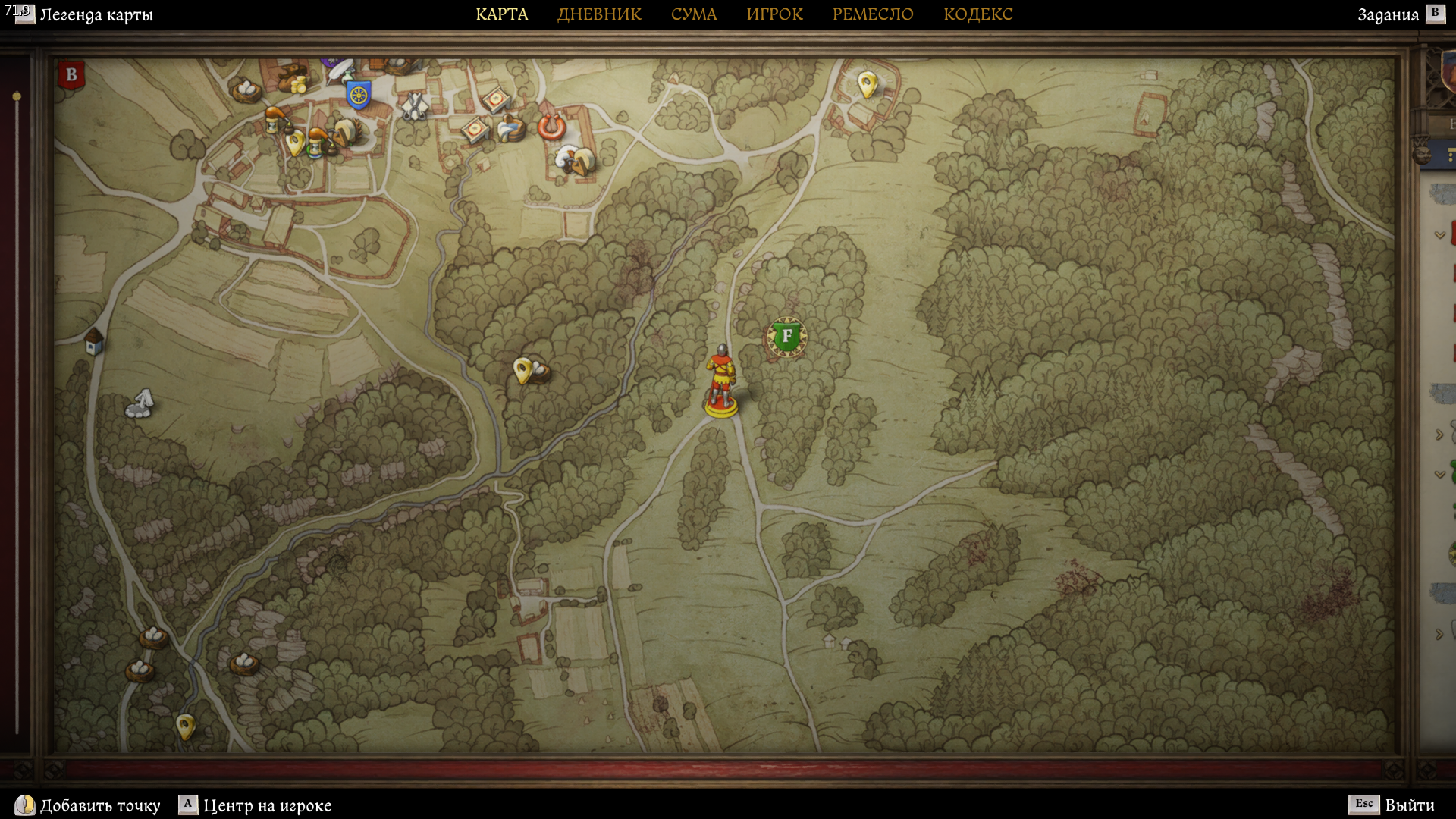Go to the РЕМЕСЛО tab
This screenshot has height=819, width=1456.
(x=873, y=14)
